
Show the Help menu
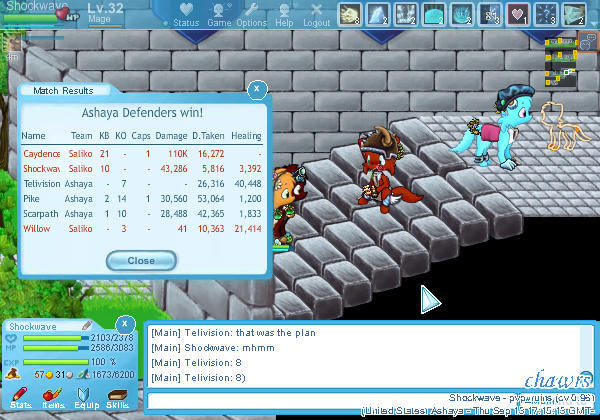click(284, 14)
